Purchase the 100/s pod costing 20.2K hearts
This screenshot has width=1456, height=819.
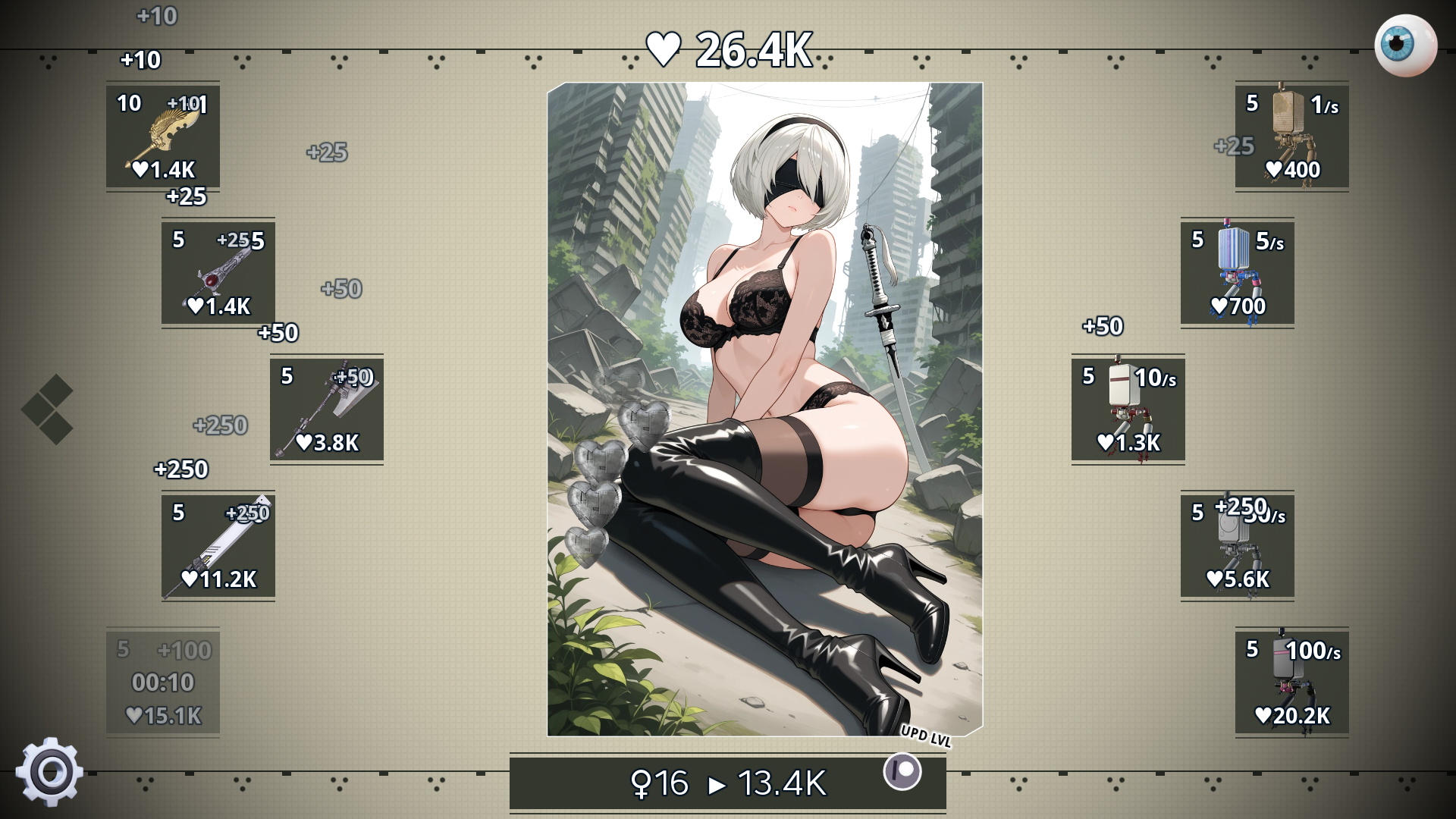pos(1291,684)
